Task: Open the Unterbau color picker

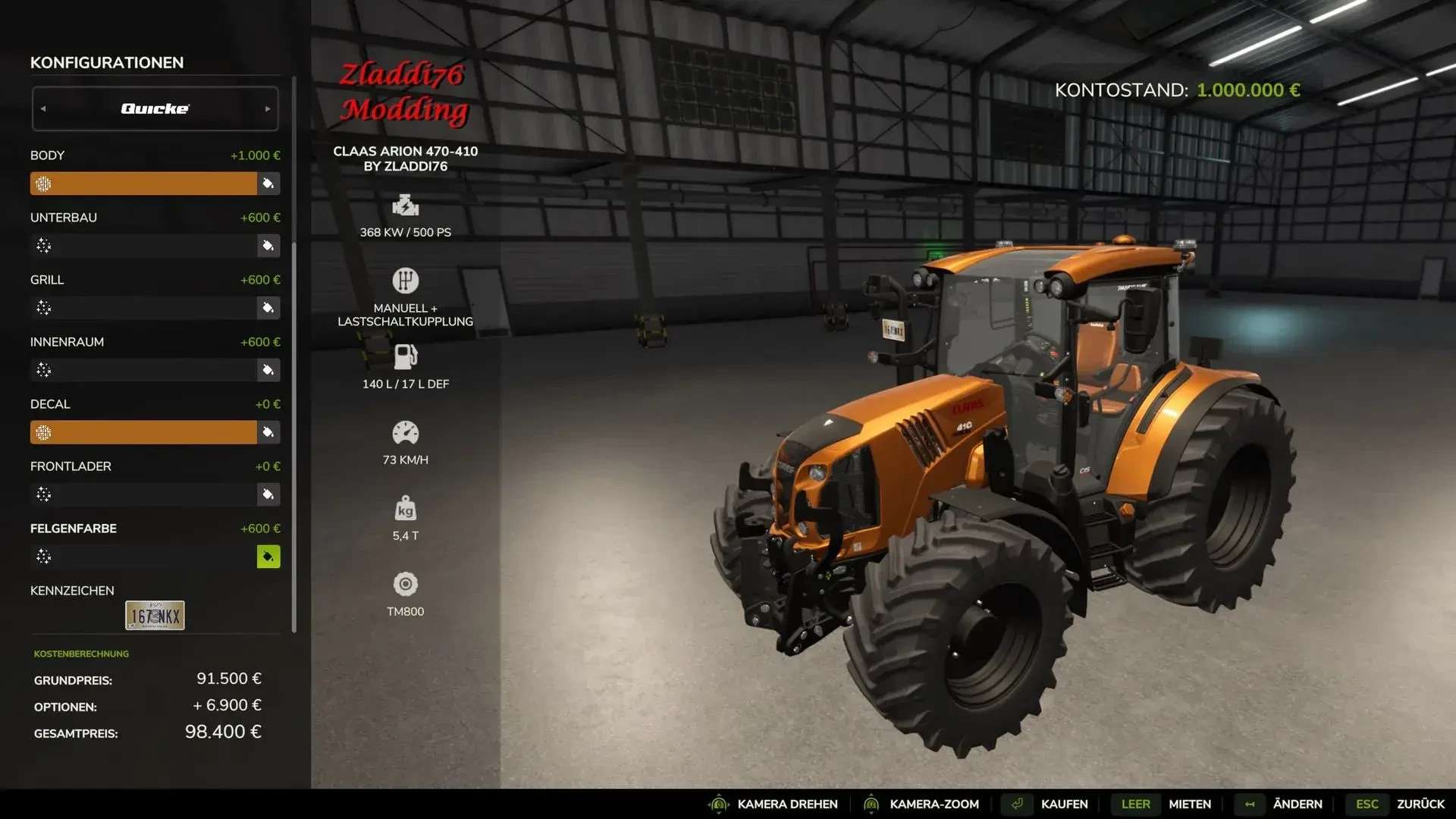Action: pyautogui.click(x=268, y=246)
